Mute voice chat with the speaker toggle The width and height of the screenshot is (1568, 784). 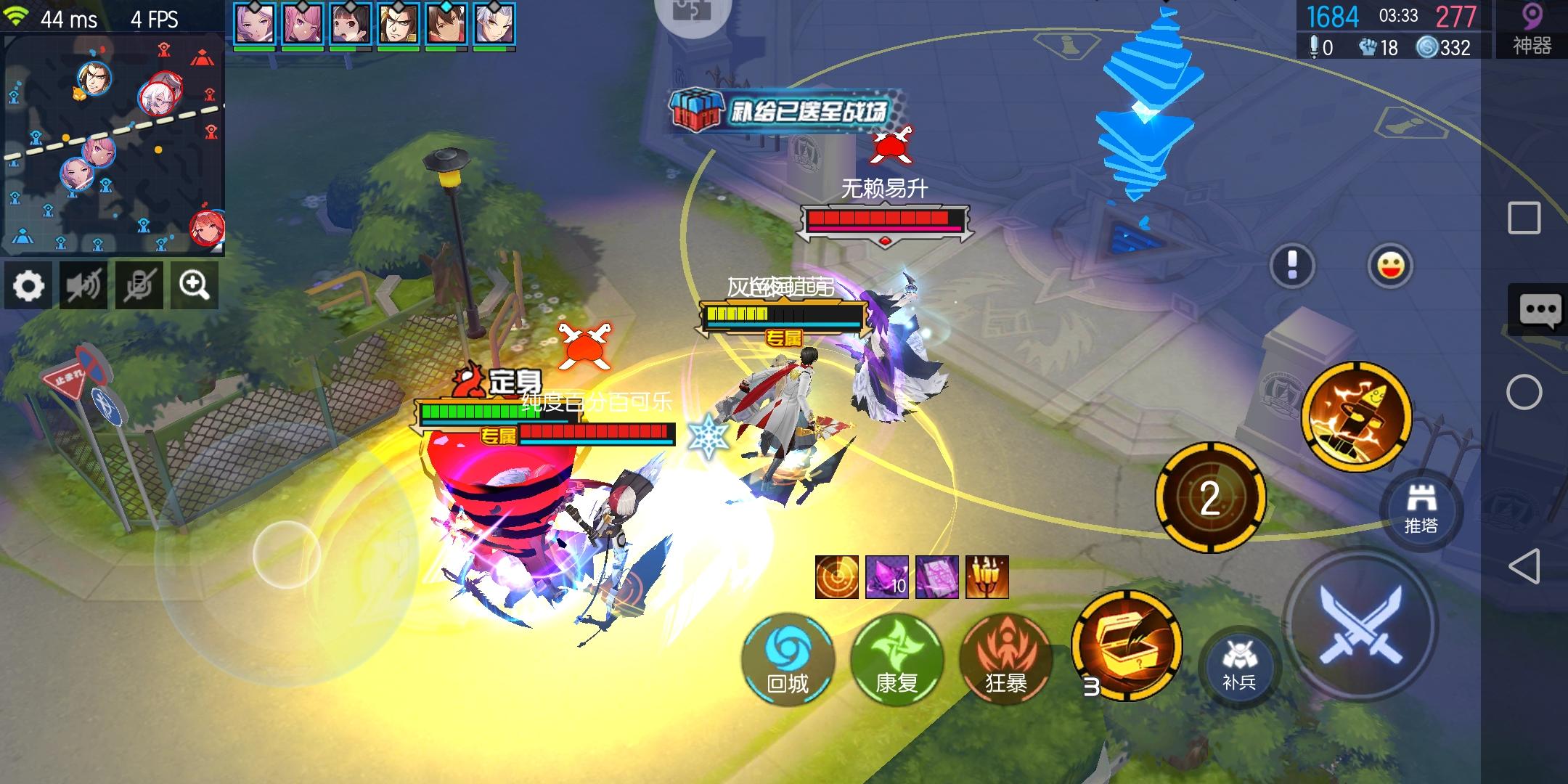pos(84,285)
